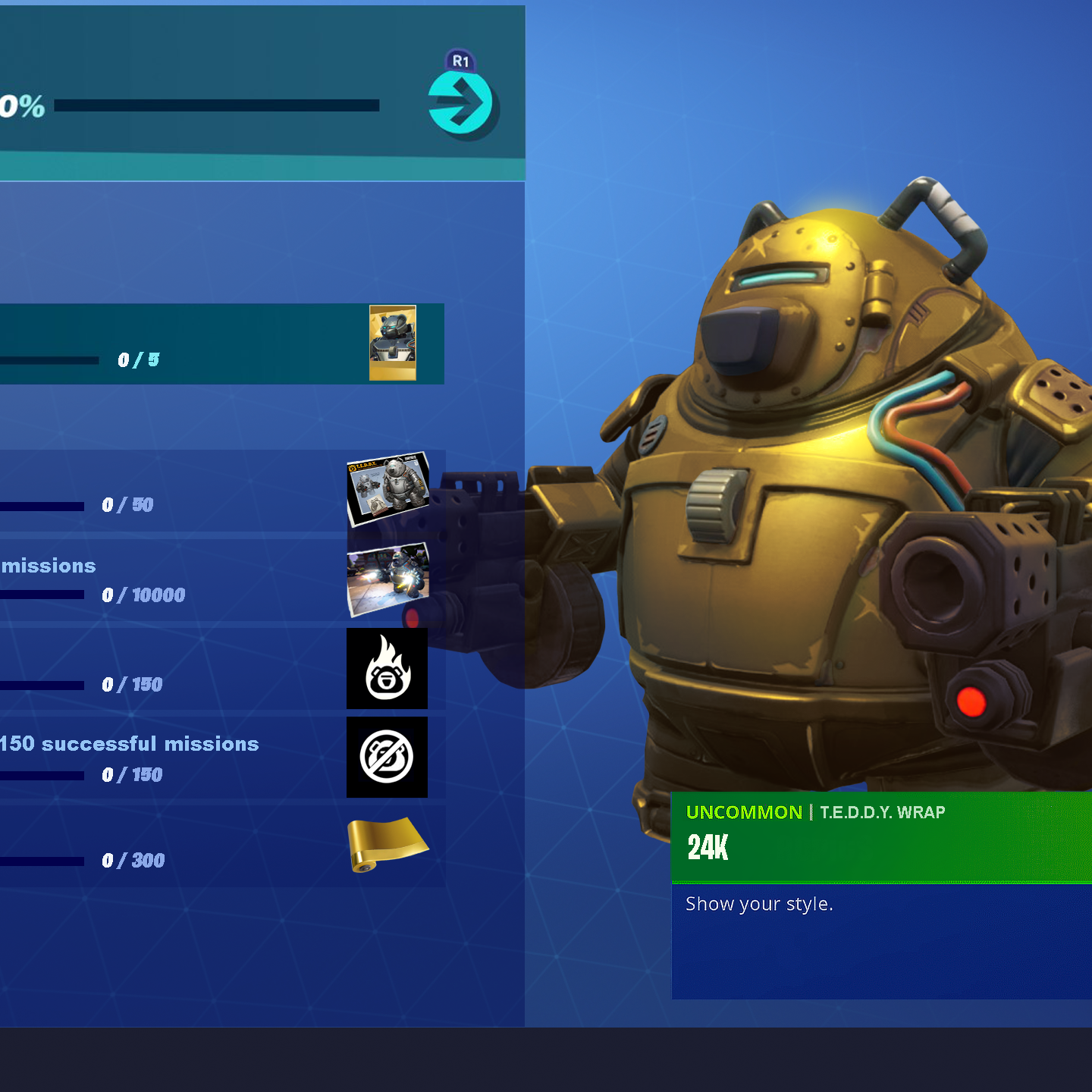Select the gold-framed robot bear reward thumbnail
This screenshot has width=1092, height=1092.
(392, 343)
